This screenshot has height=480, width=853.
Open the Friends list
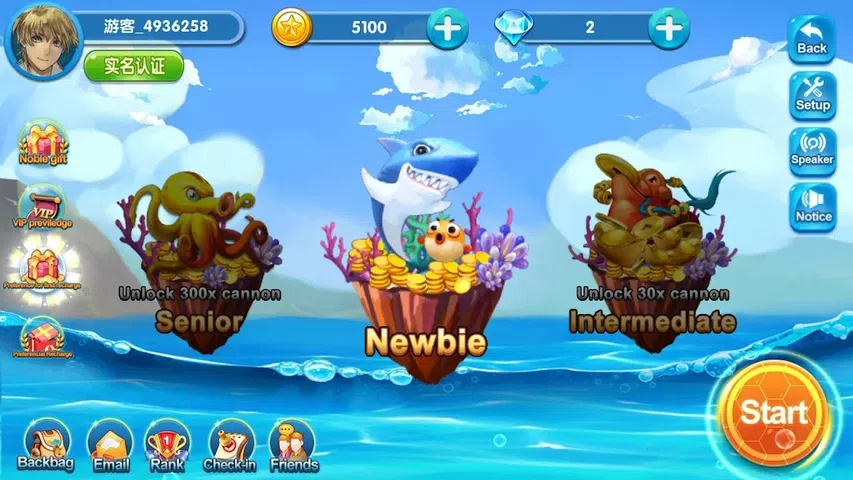[293, 444]
